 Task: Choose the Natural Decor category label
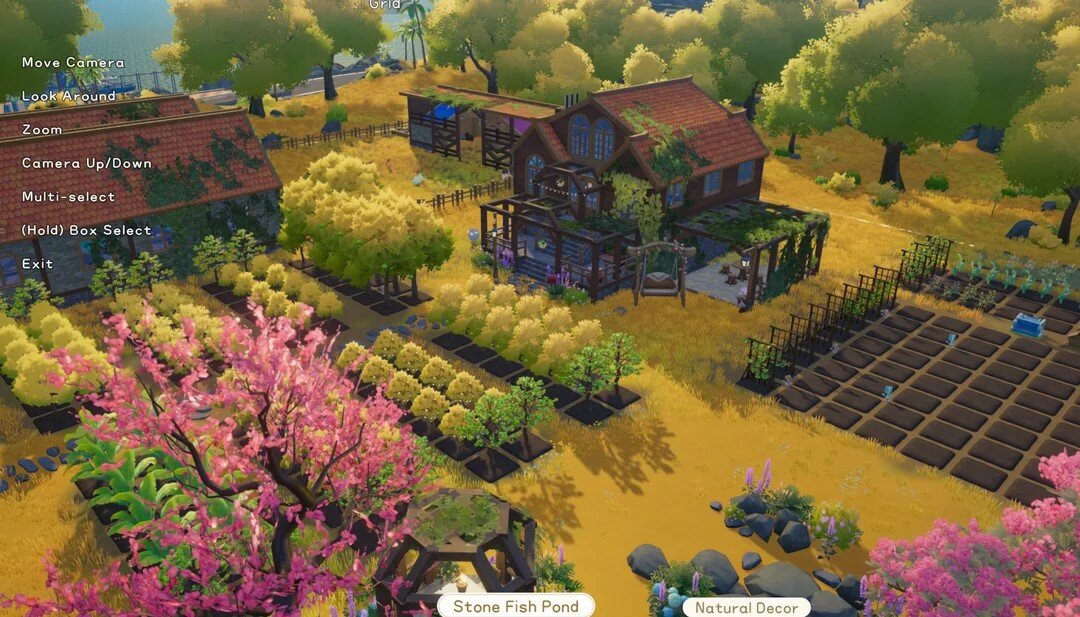click(746, 607)
